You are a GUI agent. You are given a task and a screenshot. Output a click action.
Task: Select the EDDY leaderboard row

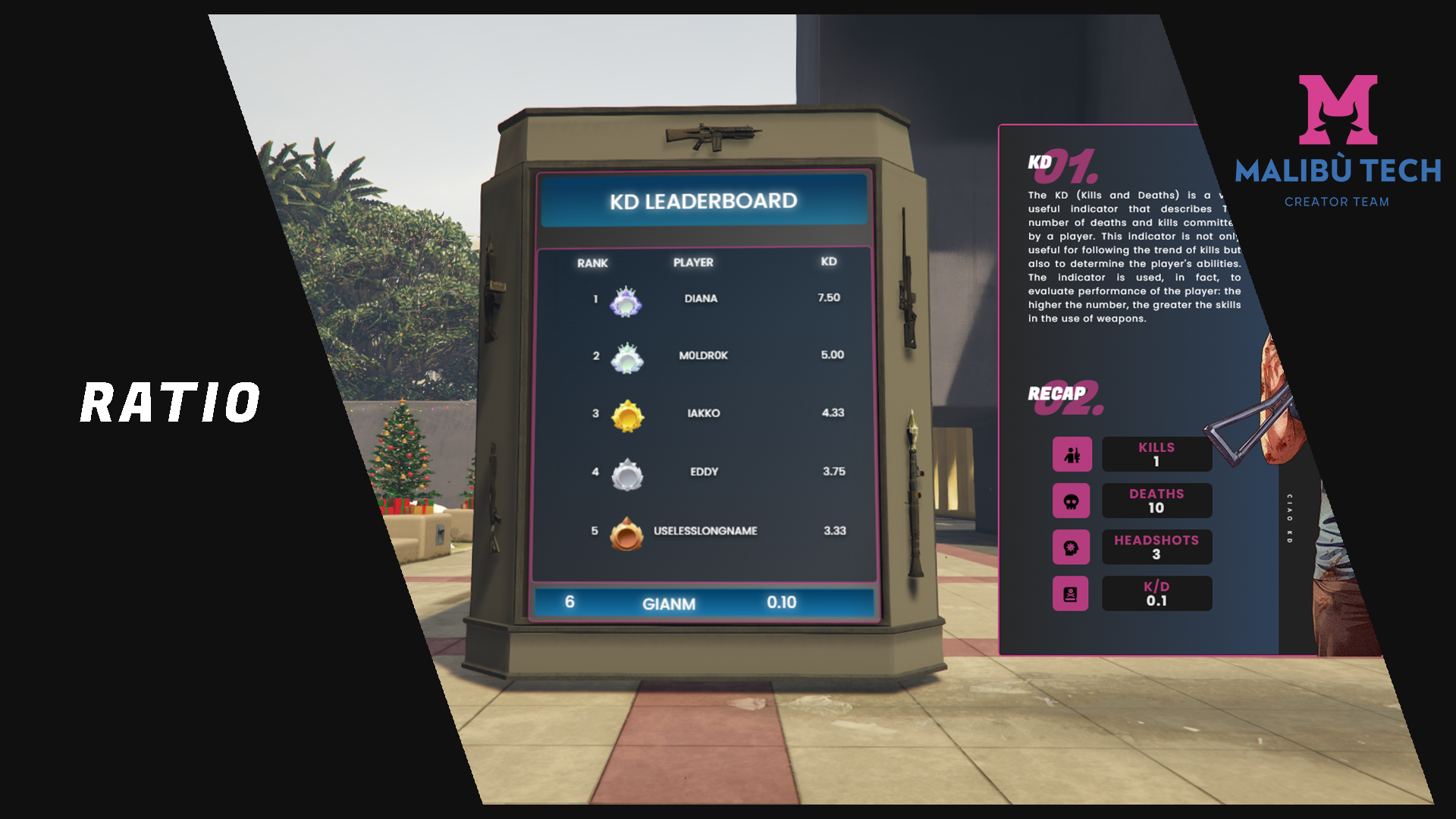click(704, 472)
